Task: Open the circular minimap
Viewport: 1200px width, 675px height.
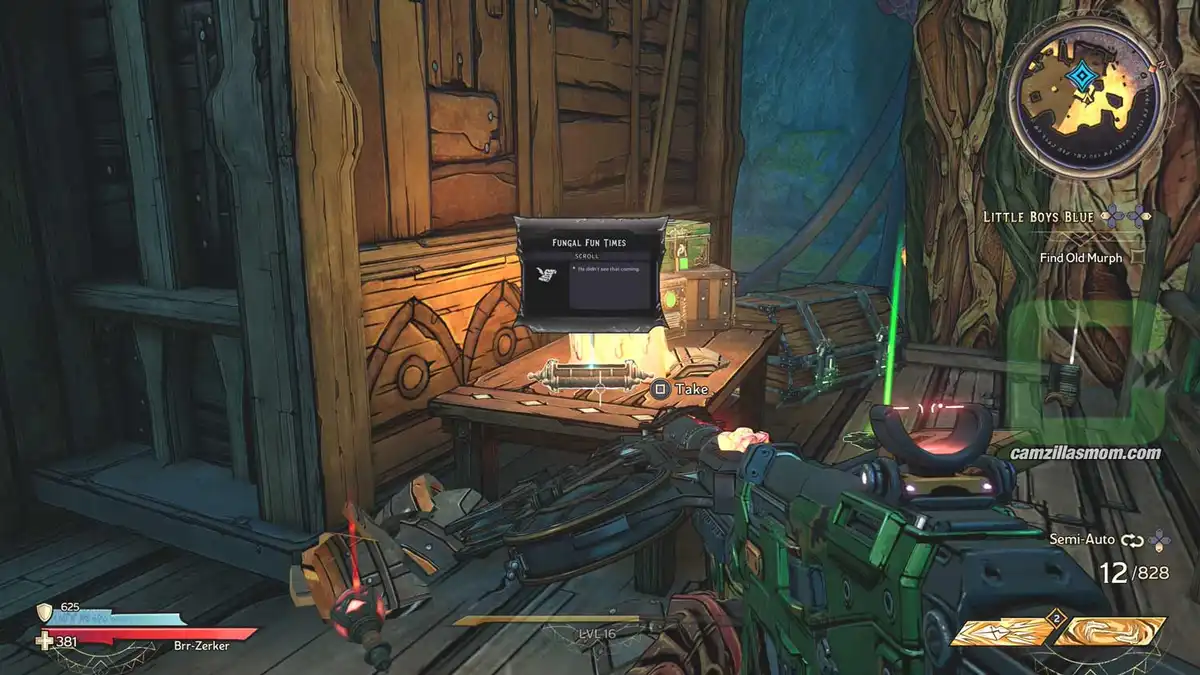Action: click(1087, 96)
